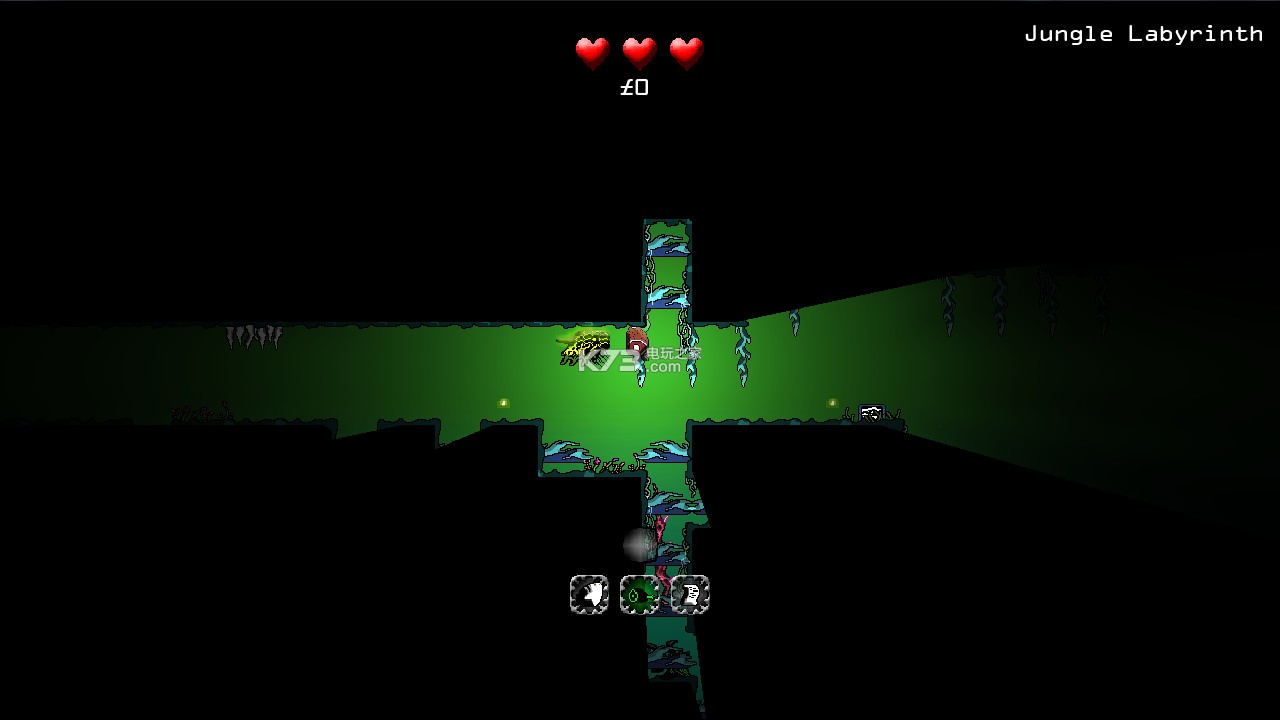
Task: Click the yellow crocodile enemy sprite
Action: (585, 345)
